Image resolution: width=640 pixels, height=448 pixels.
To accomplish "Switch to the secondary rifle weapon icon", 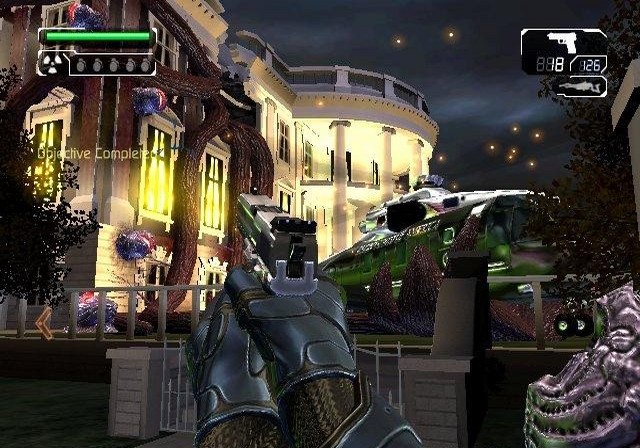I will (x=582, y=87).
